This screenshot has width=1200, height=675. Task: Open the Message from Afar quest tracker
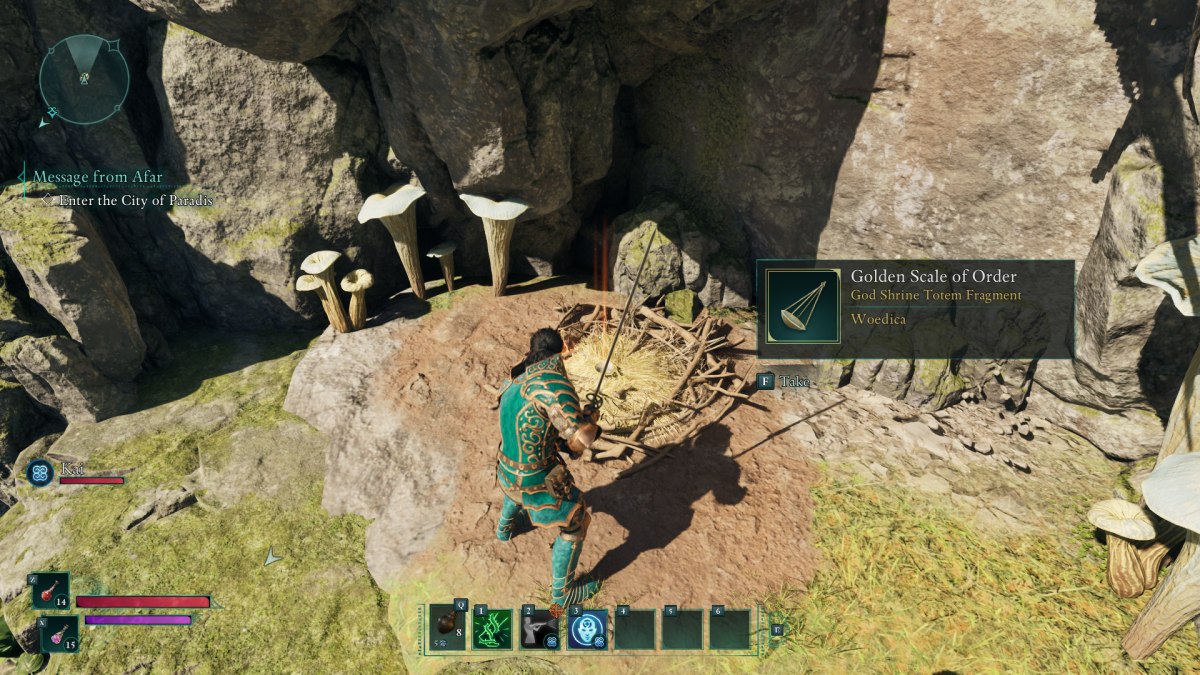(97, 177)
